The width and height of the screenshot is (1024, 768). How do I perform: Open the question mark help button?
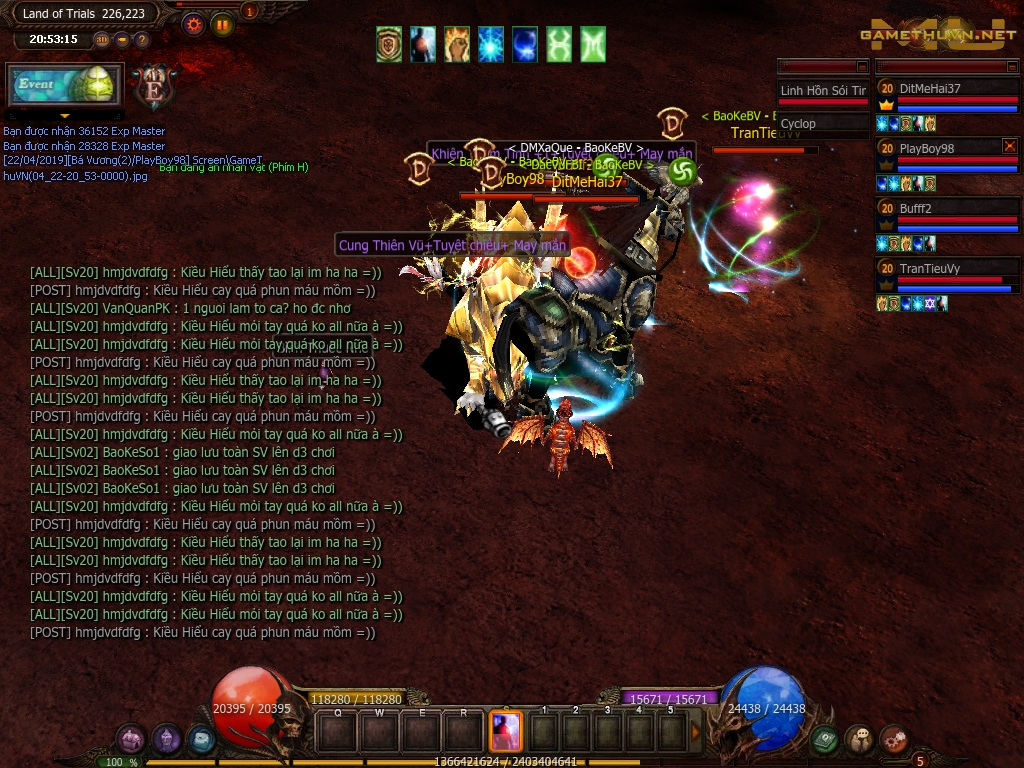tap(142, 40)
